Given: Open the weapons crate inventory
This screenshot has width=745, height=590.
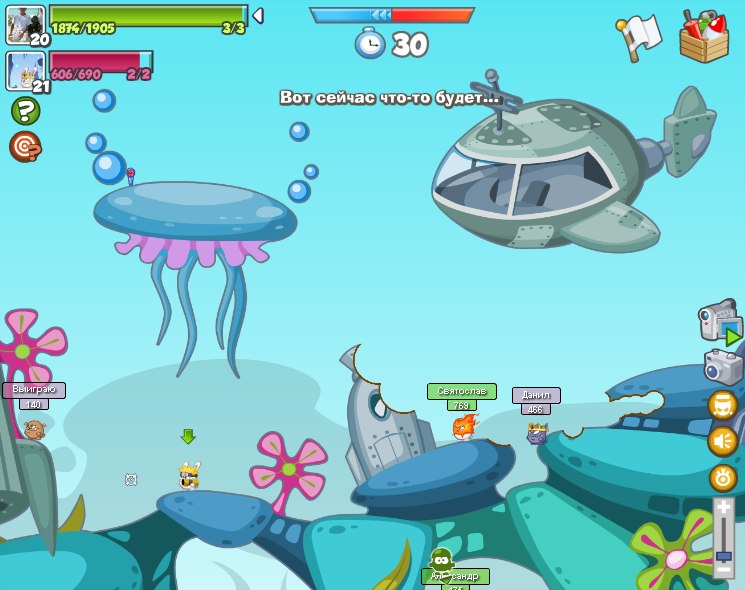Looking at the screenshot, I should [704, 37].
